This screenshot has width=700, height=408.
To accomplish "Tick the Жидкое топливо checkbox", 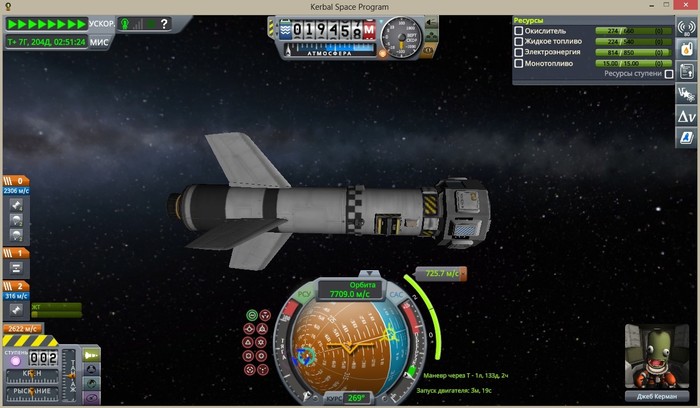I will pyautogui.click(x=518, y=42).
